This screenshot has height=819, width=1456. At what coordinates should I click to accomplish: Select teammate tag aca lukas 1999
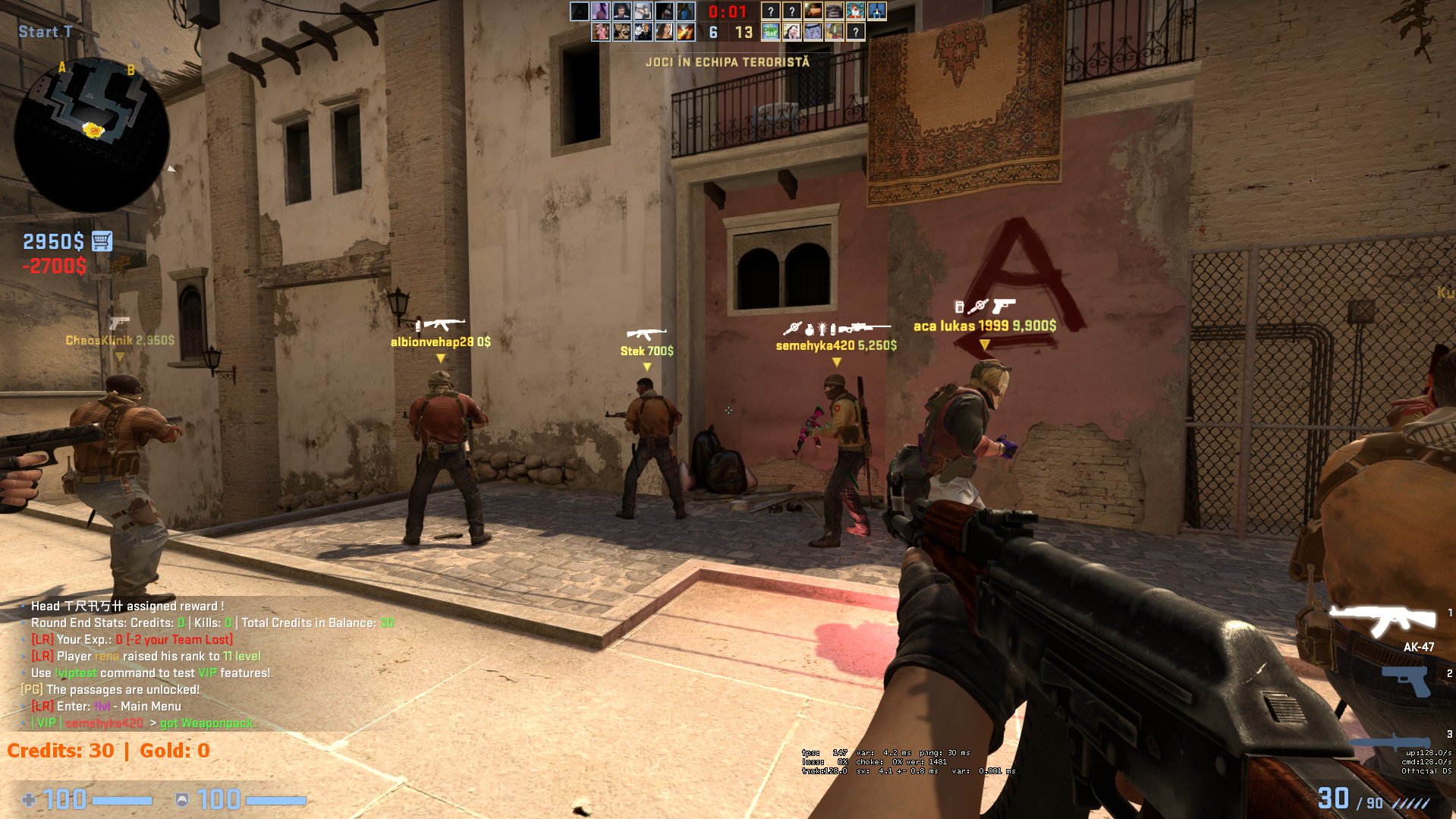[984, 326]
